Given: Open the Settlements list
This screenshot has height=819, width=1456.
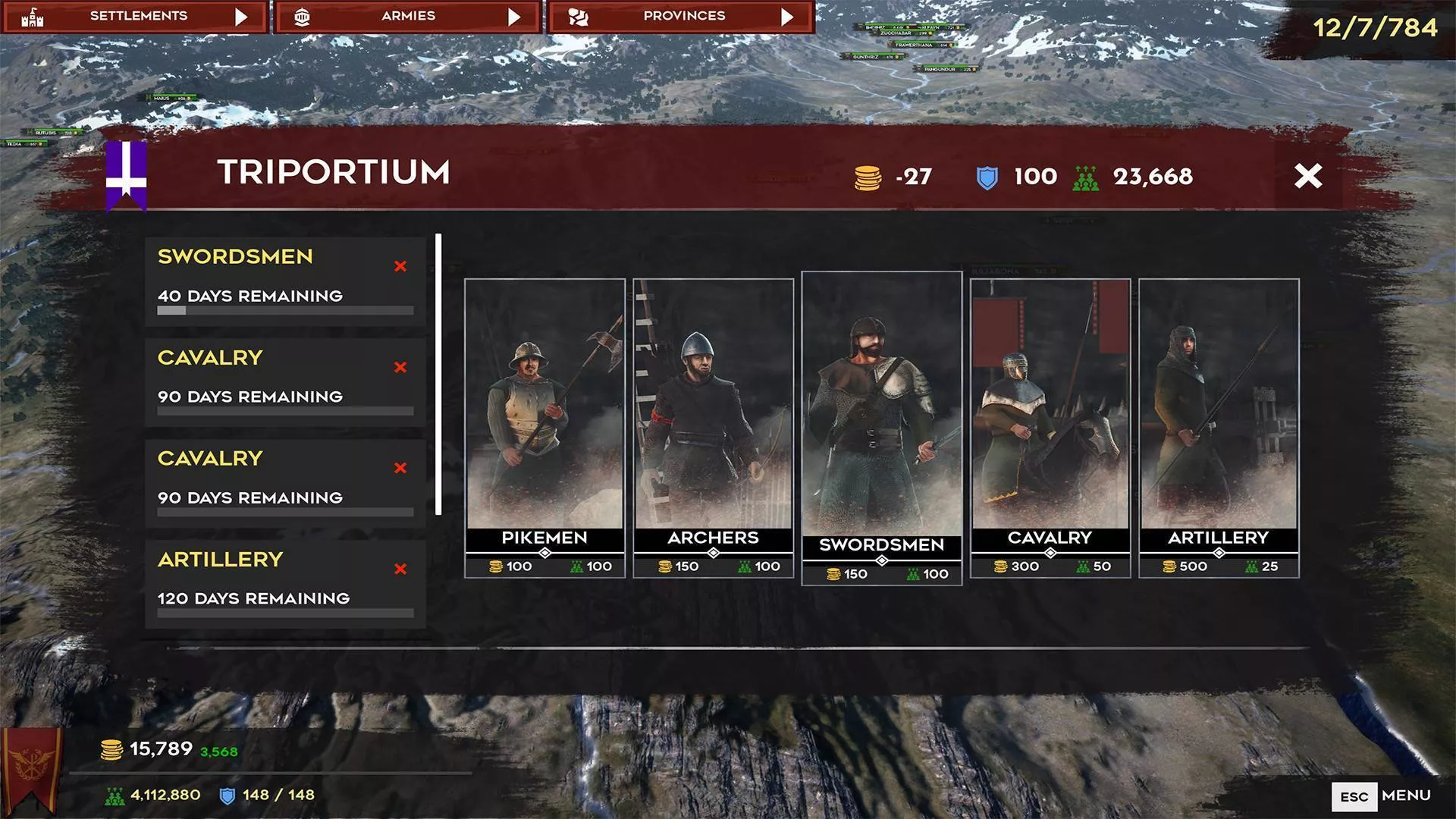Looking at the screenshot, I should tap(135, 17).
